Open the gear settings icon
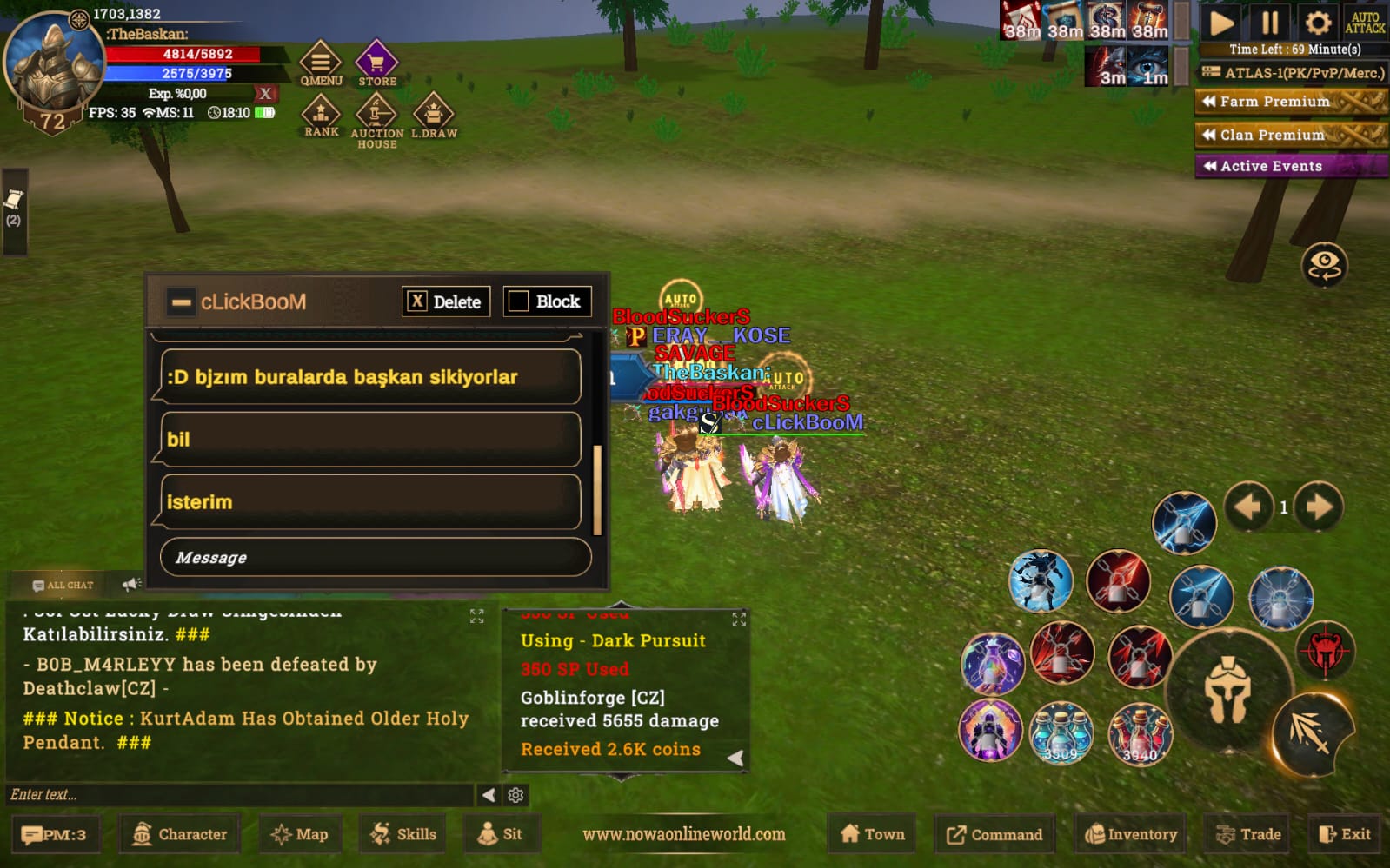This screenshot has height=868, width=1390. click(1318, 23)
